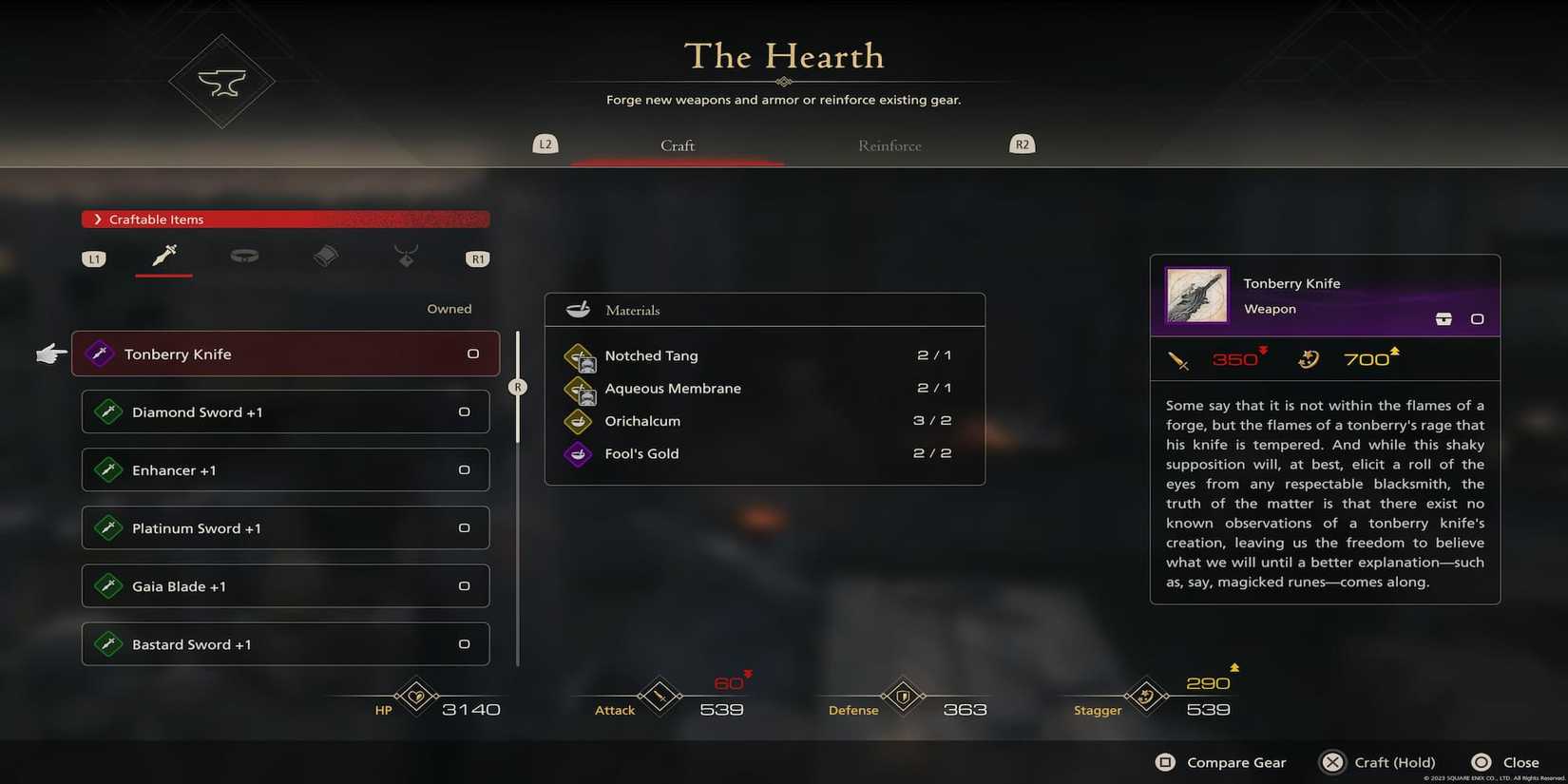Click the Fool's Gold material icon
The width and height of the screenshot is (1568, 784).
coord(578,454)
